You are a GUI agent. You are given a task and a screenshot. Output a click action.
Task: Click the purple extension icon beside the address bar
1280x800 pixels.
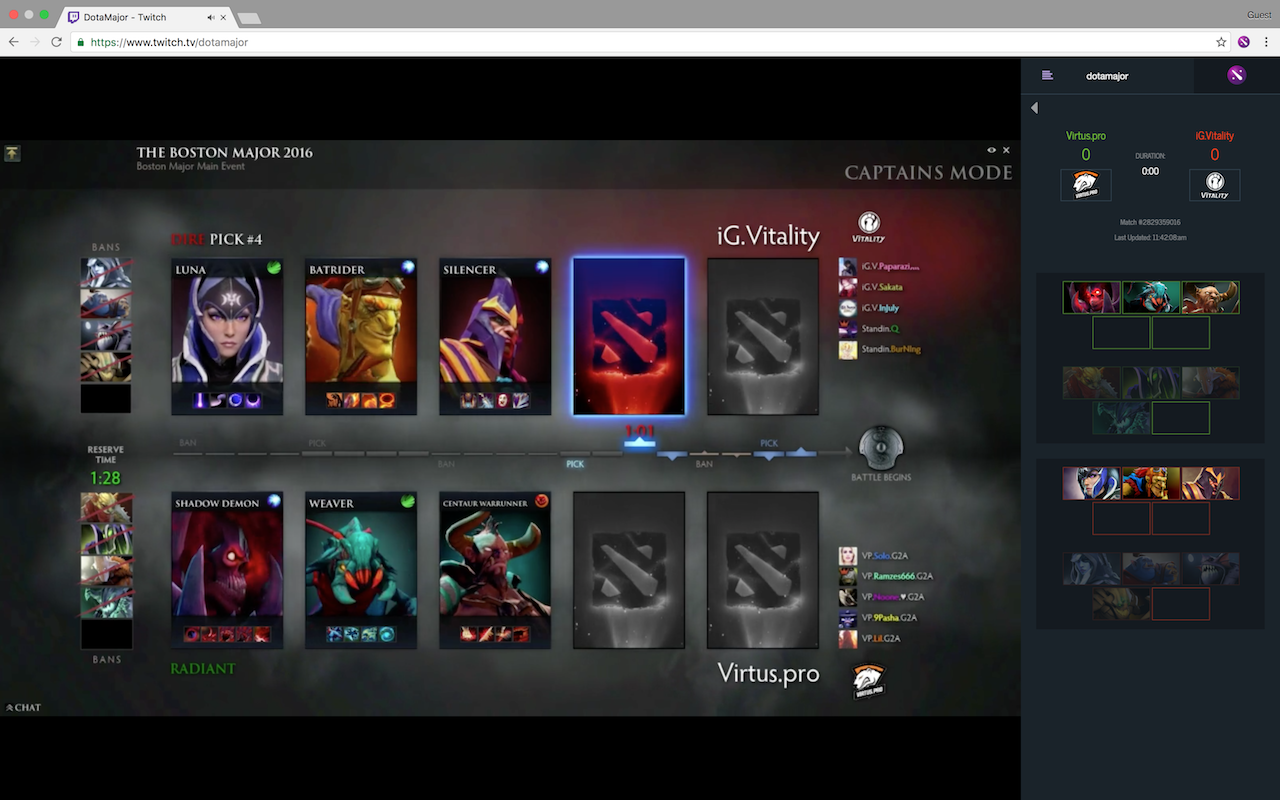click(1243, 42)
